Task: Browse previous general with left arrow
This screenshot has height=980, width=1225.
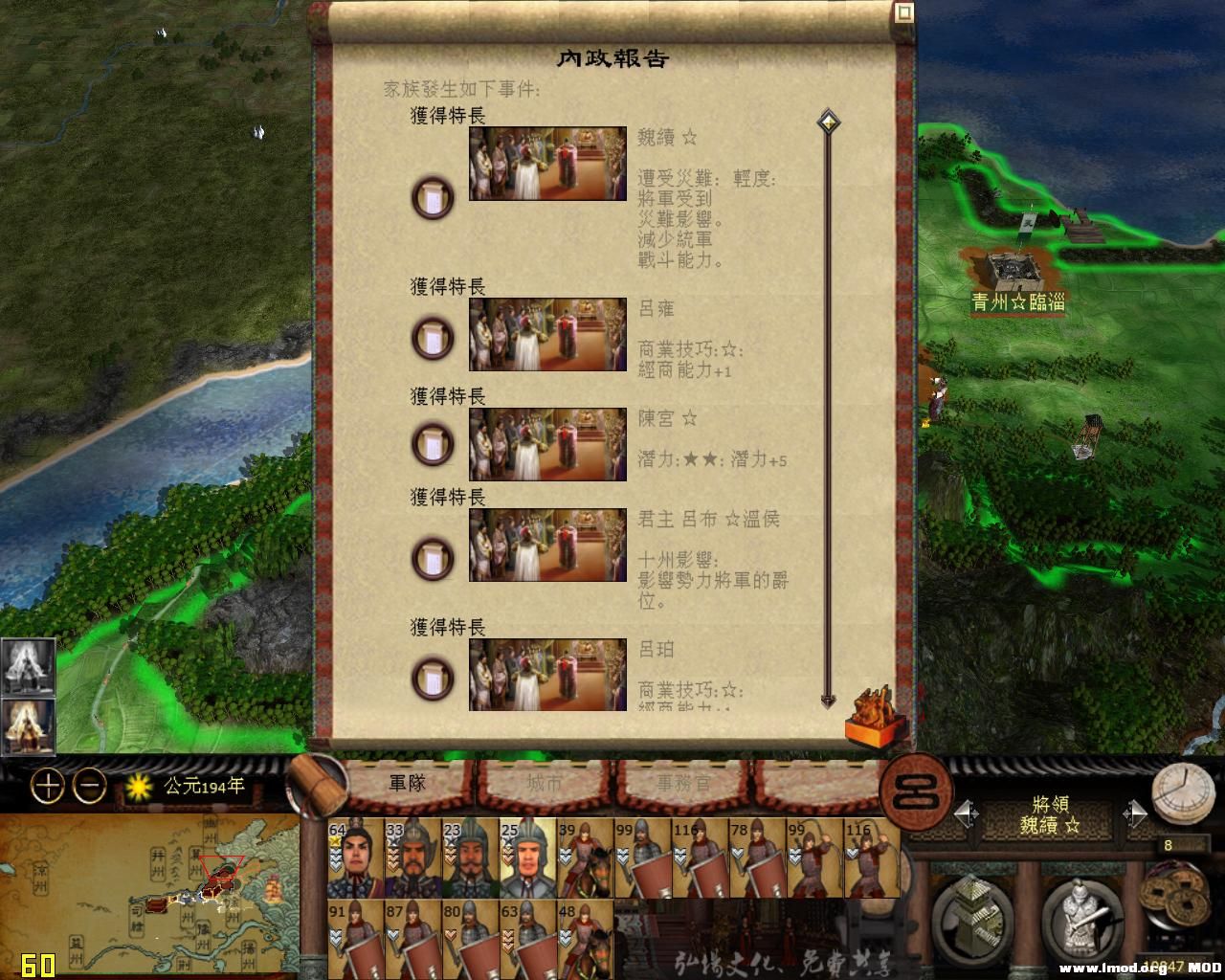Action: 967,812
